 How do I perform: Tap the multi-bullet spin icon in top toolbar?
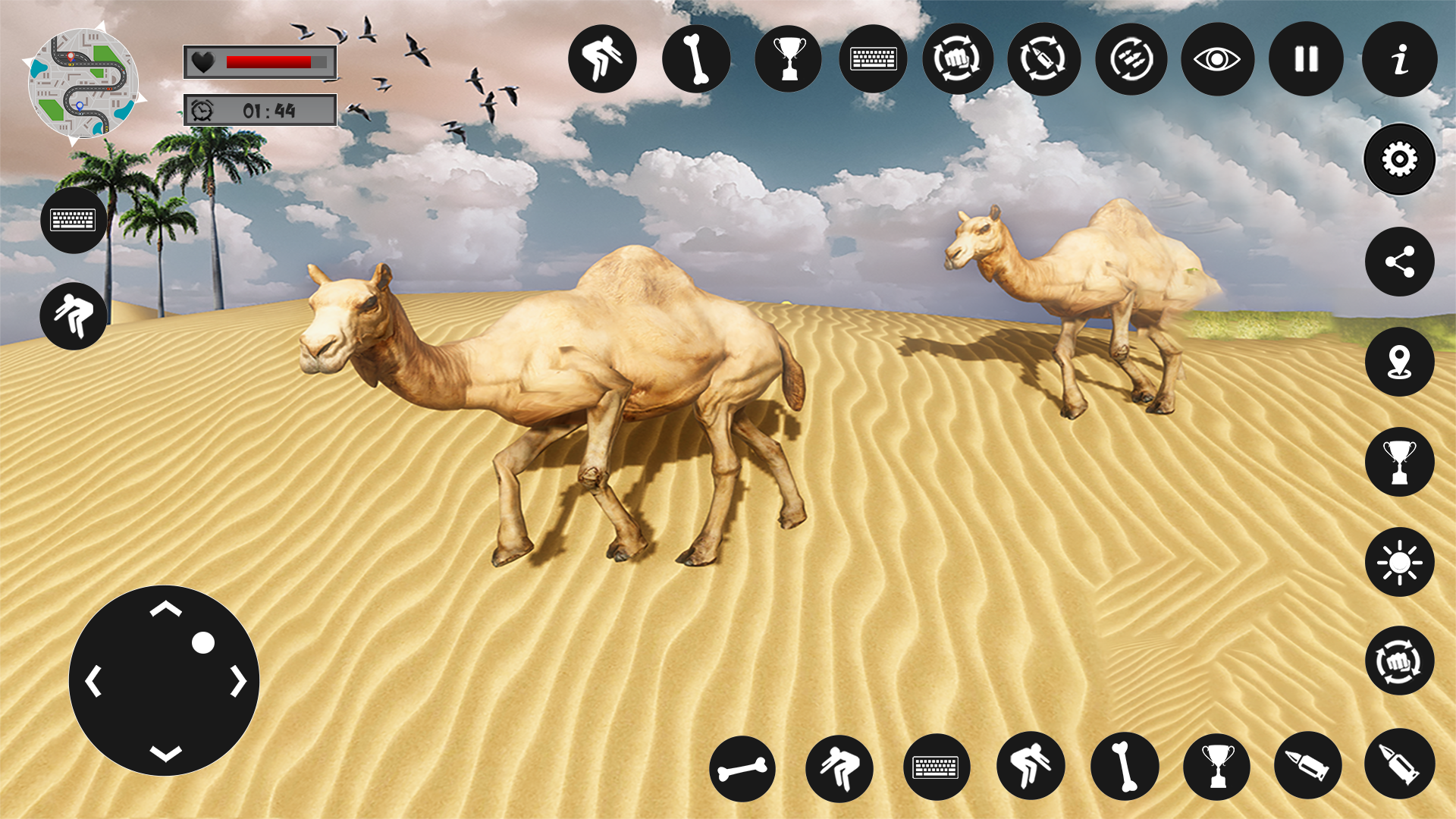pyautogui.click(x=1131, y=59)
